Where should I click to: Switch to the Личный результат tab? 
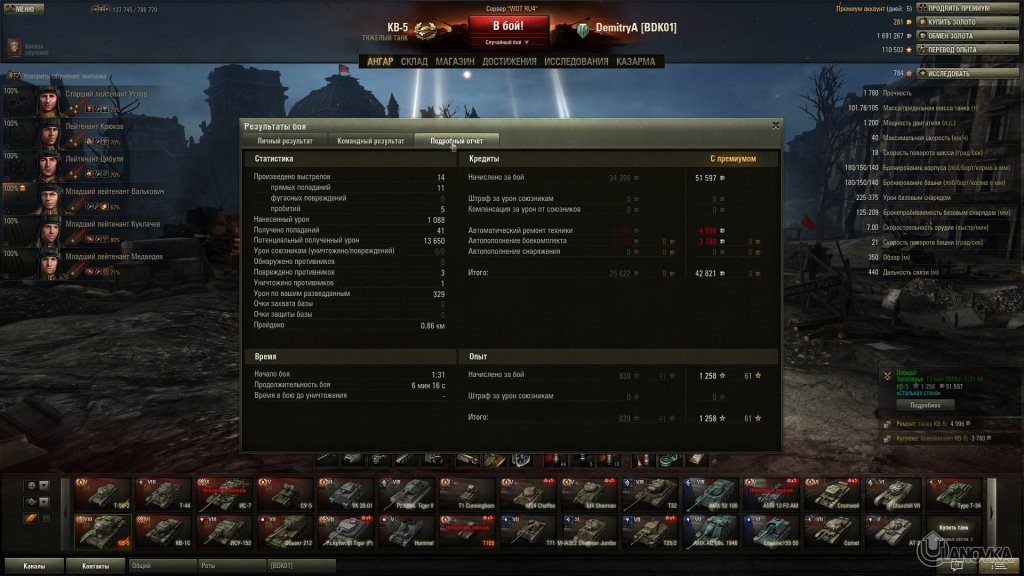coord(278,141)
